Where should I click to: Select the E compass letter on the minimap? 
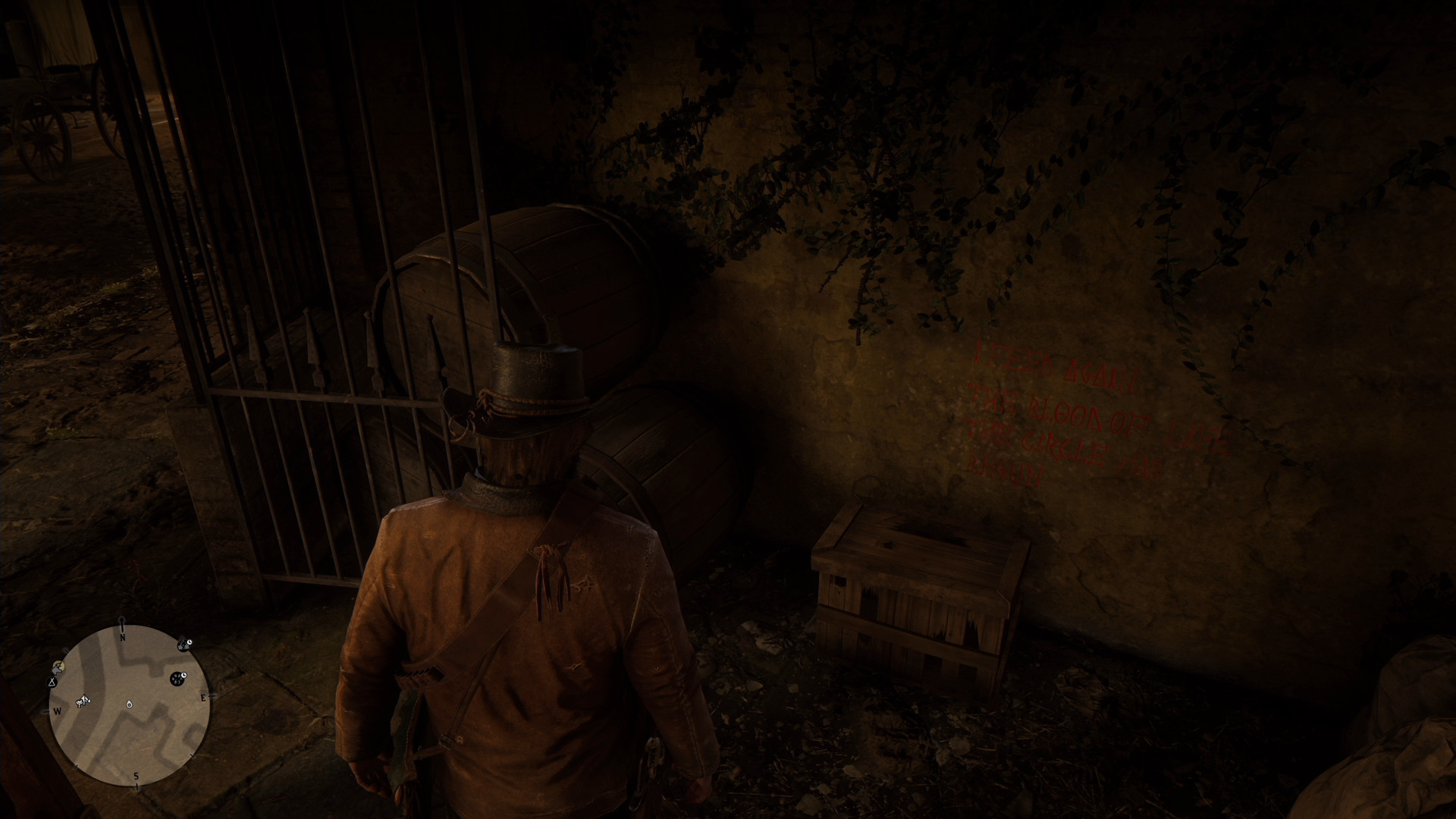[x=204, y=698]
